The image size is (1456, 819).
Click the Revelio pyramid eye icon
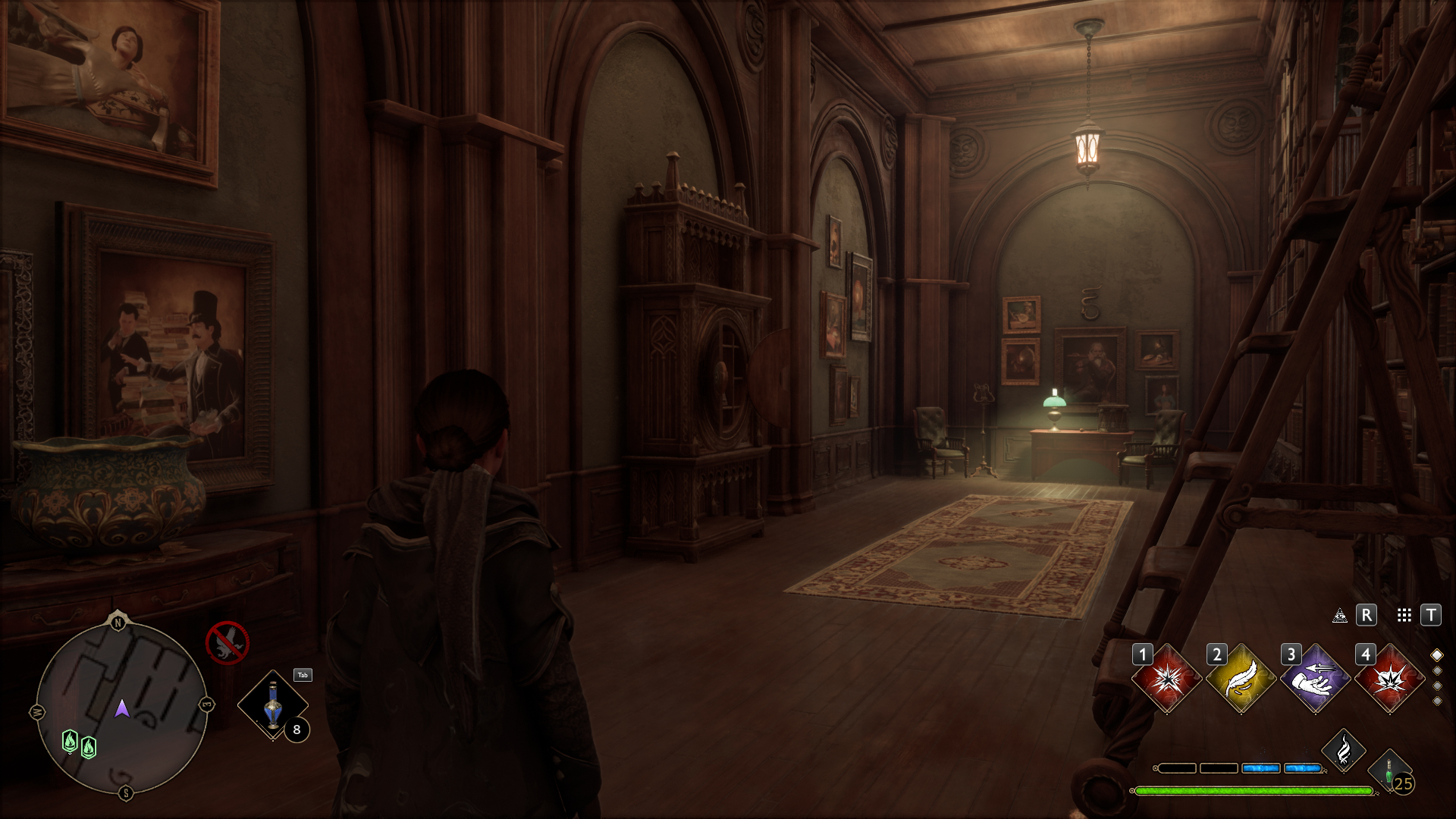tap(1340, 616)
